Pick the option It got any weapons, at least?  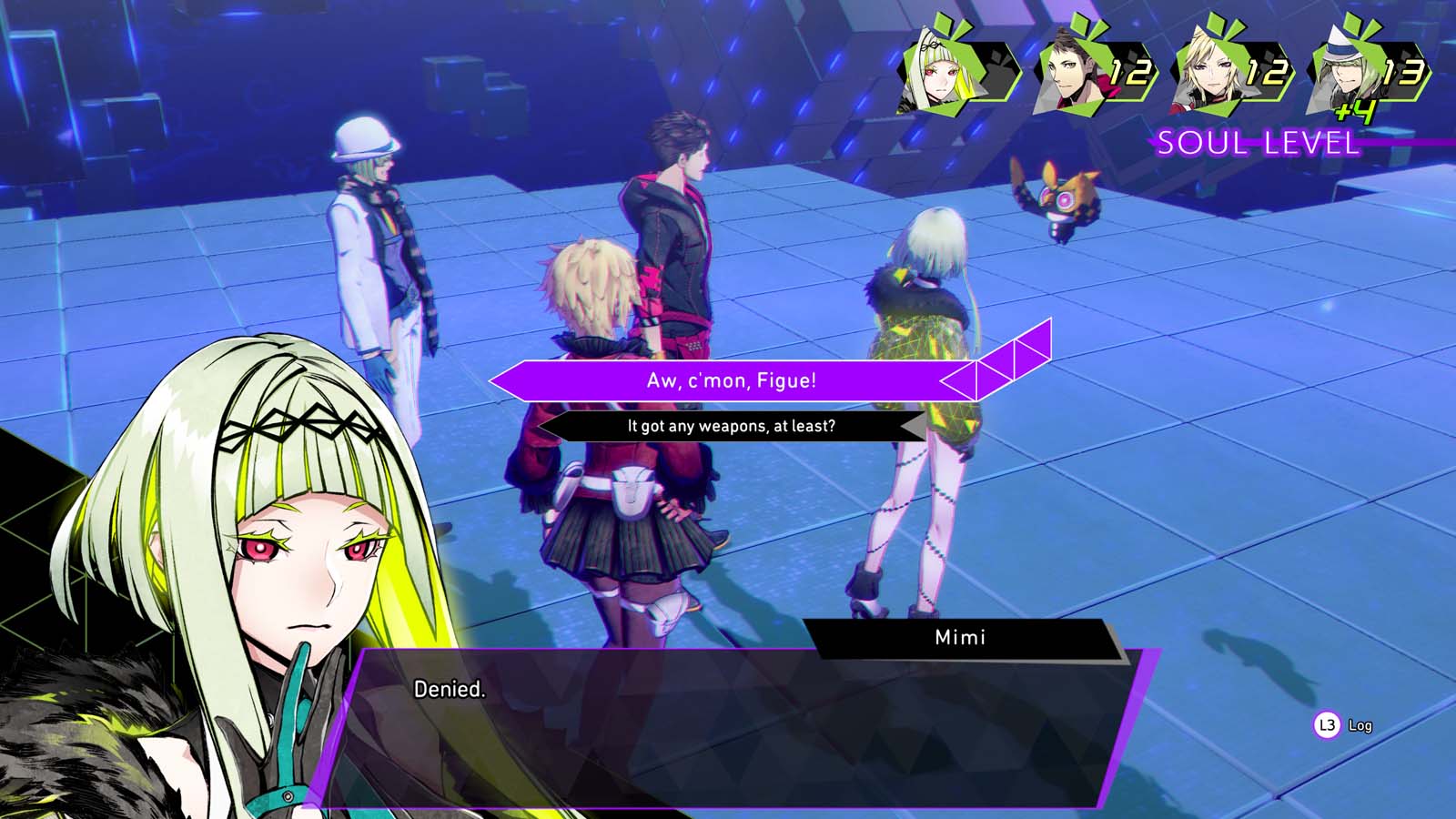pyautogui.click(x=731, y=425)
